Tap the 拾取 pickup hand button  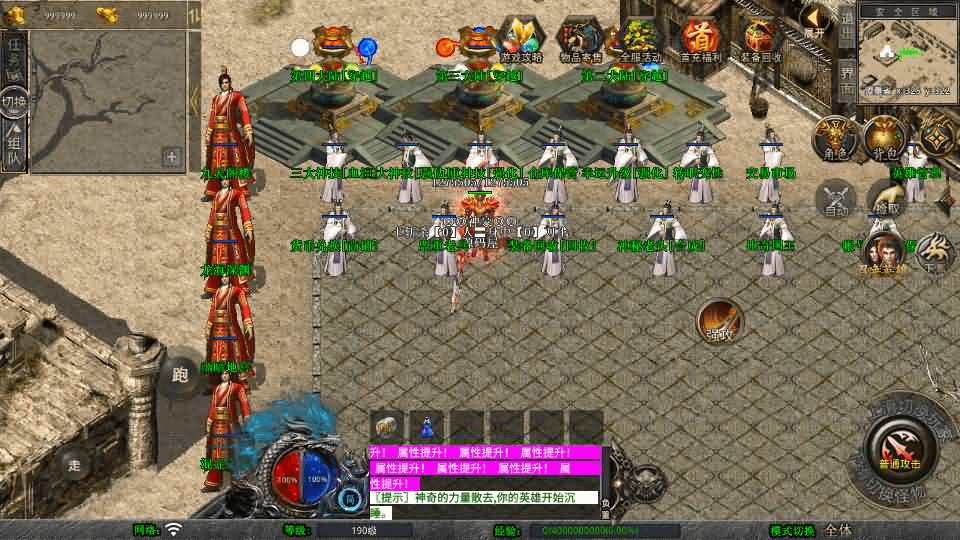(885, 199)
